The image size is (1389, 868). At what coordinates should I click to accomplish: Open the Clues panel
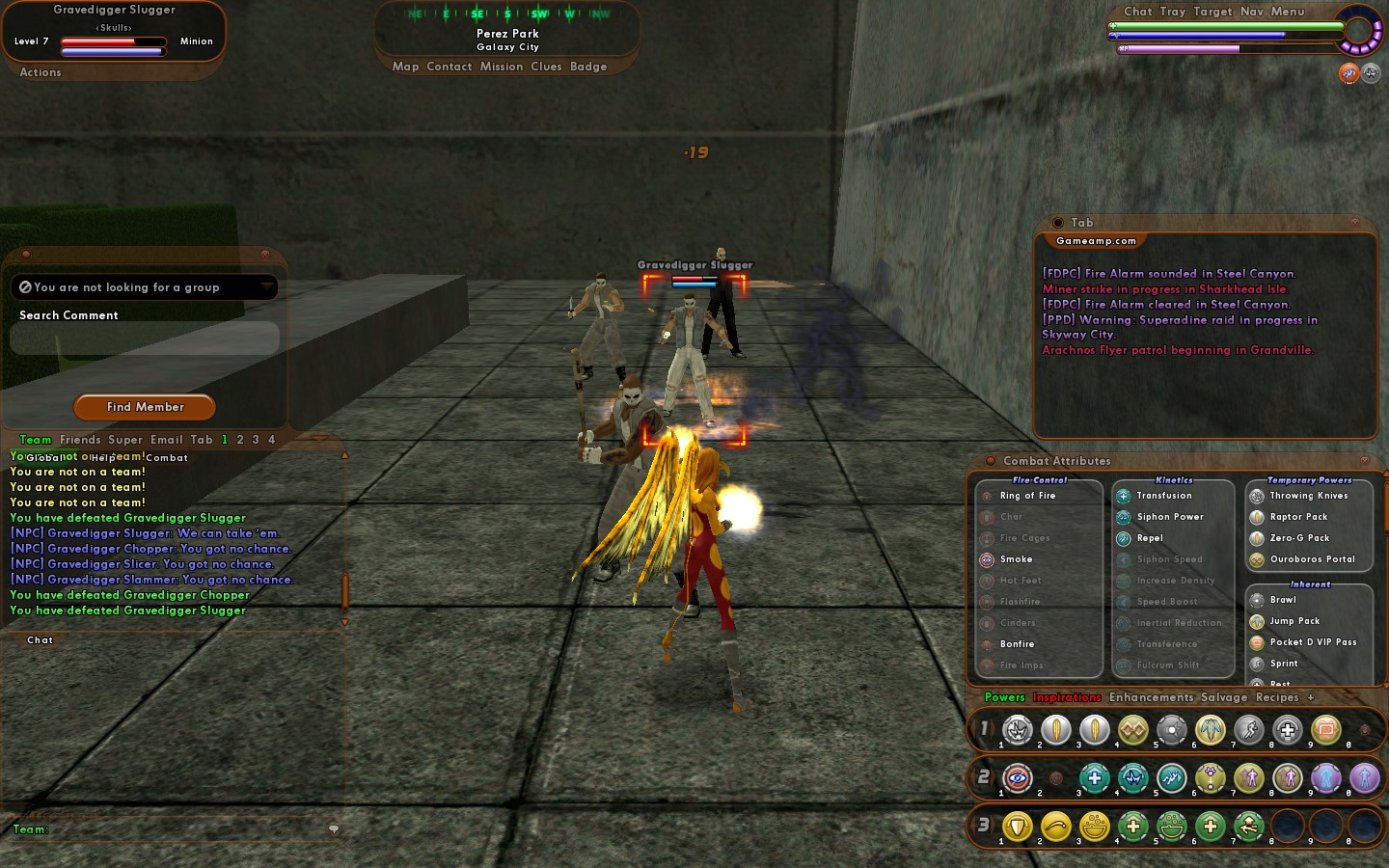pyautogui.click(x=546, y=67)
